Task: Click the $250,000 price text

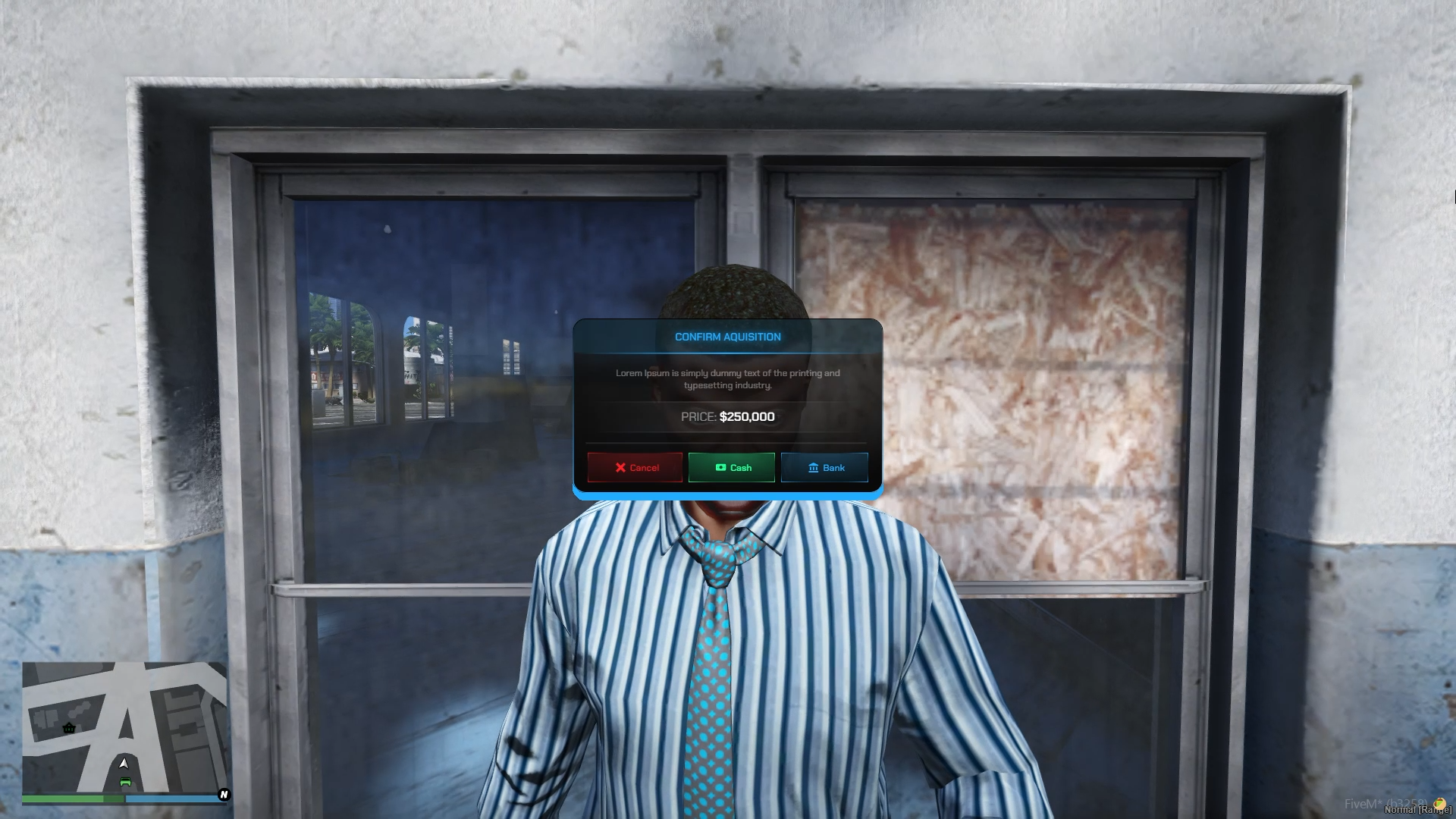Action: pos(746,416)
